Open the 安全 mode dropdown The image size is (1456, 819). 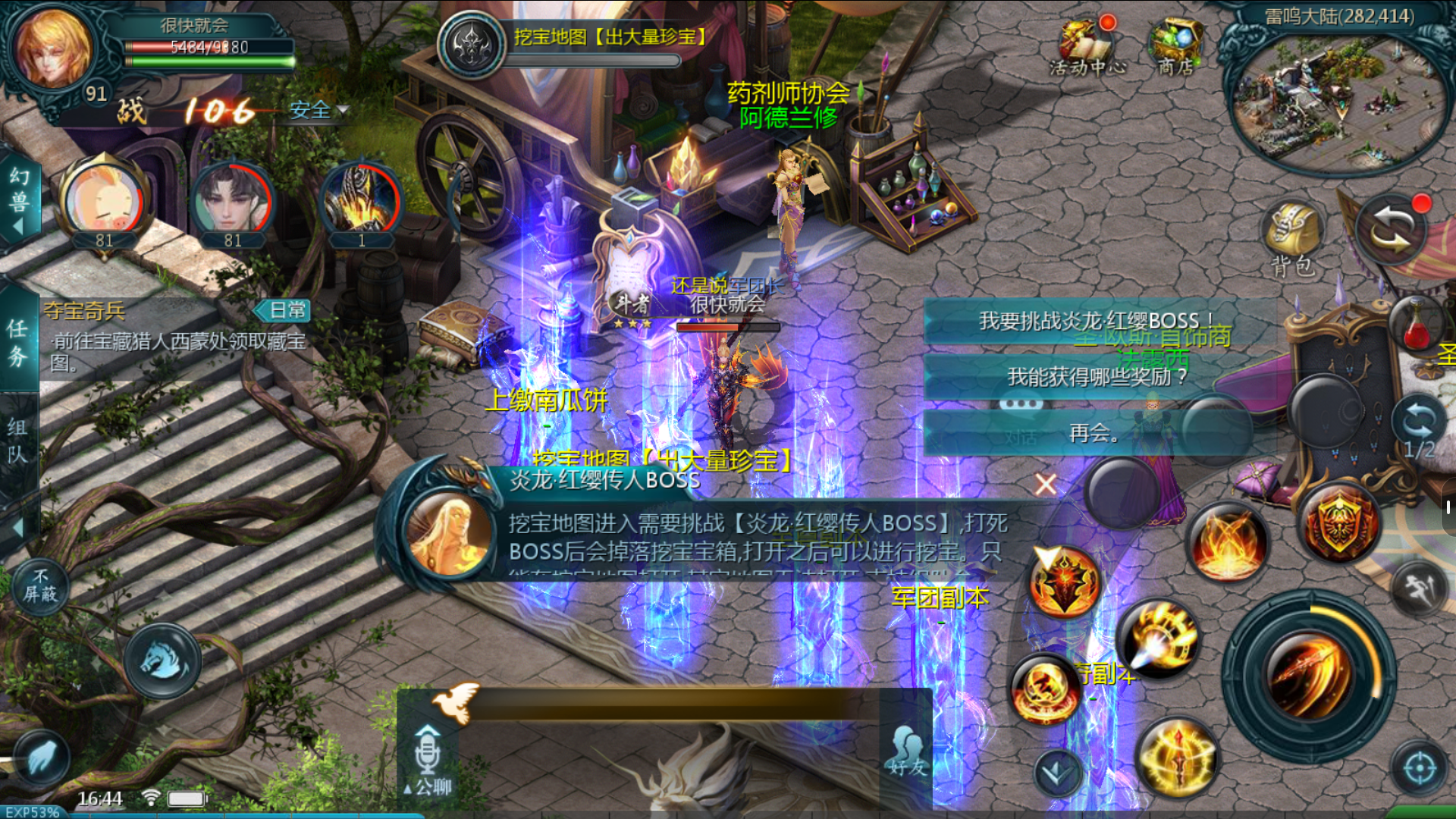click(x=318, y=111)
